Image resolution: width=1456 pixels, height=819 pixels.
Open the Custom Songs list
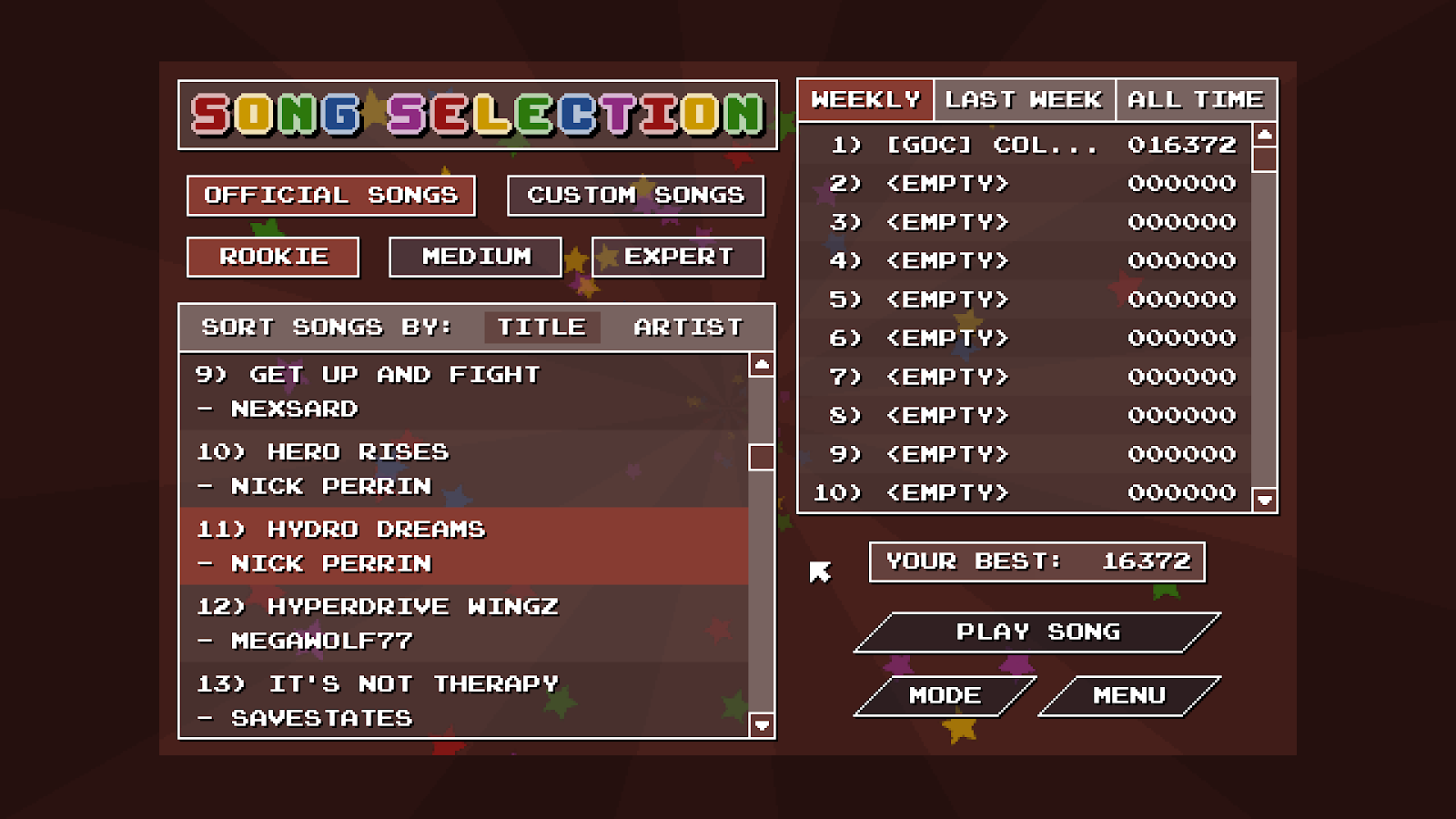(635, 196)
